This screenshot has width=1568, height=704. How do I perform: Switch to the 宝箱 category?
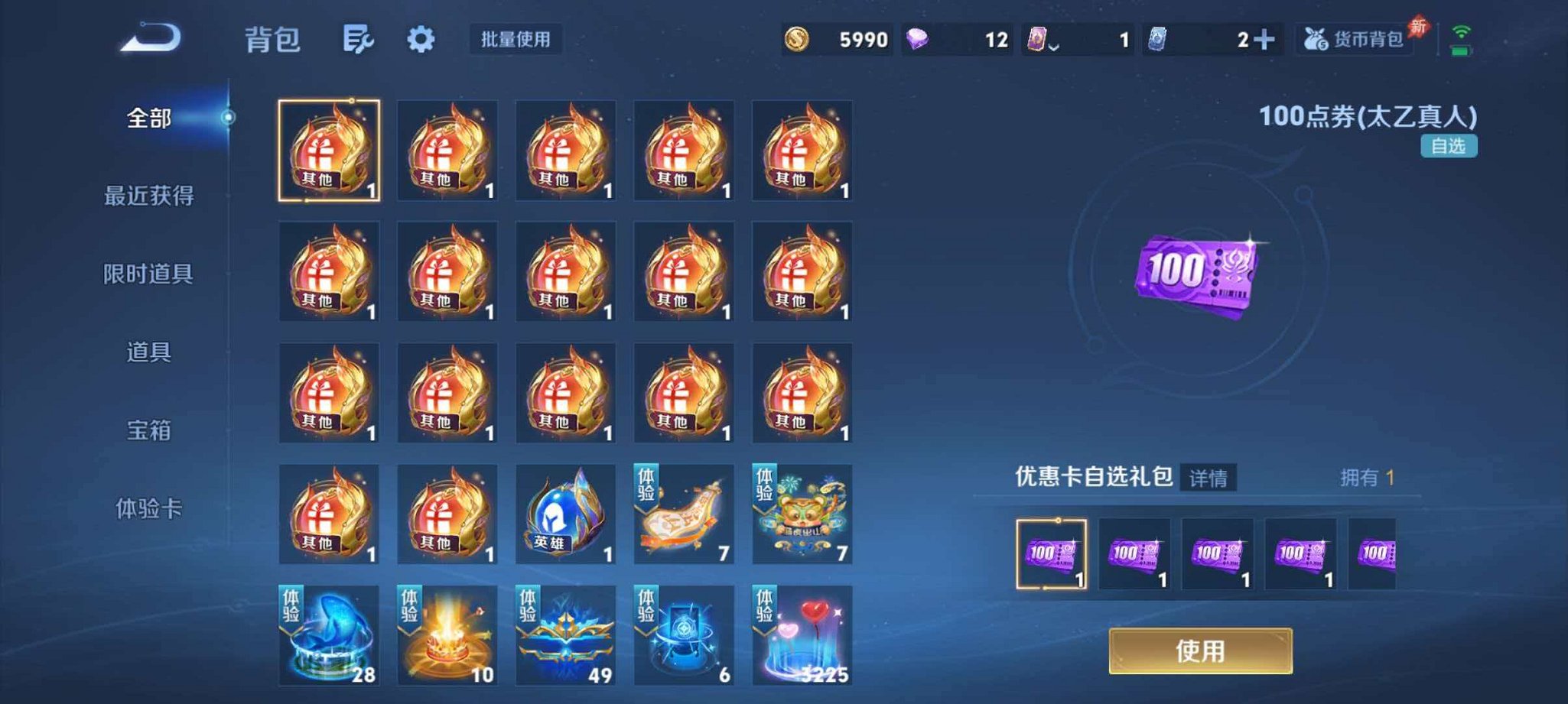click(151, 432)
